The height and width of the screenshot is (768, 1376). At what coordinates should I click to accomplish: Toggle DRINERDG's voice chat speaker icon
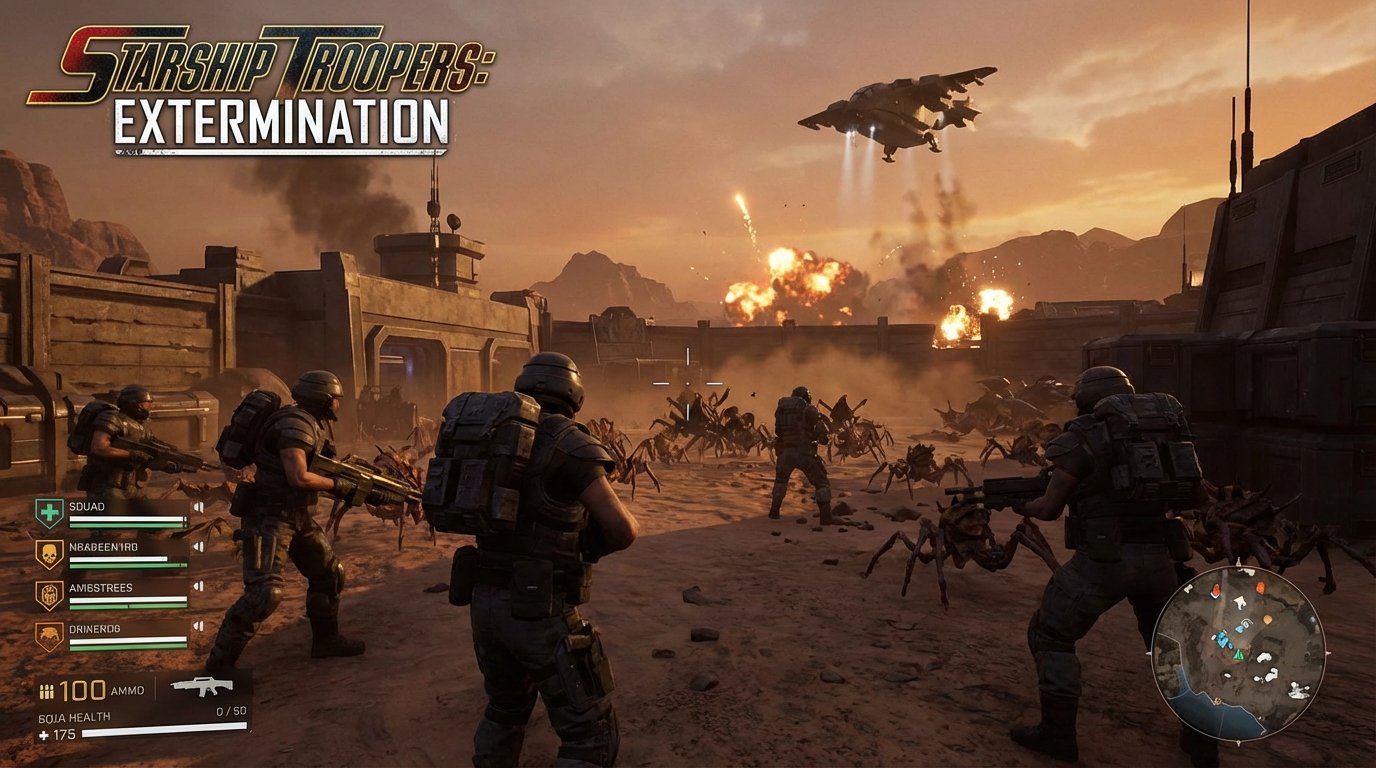click(x=198, y=625)
